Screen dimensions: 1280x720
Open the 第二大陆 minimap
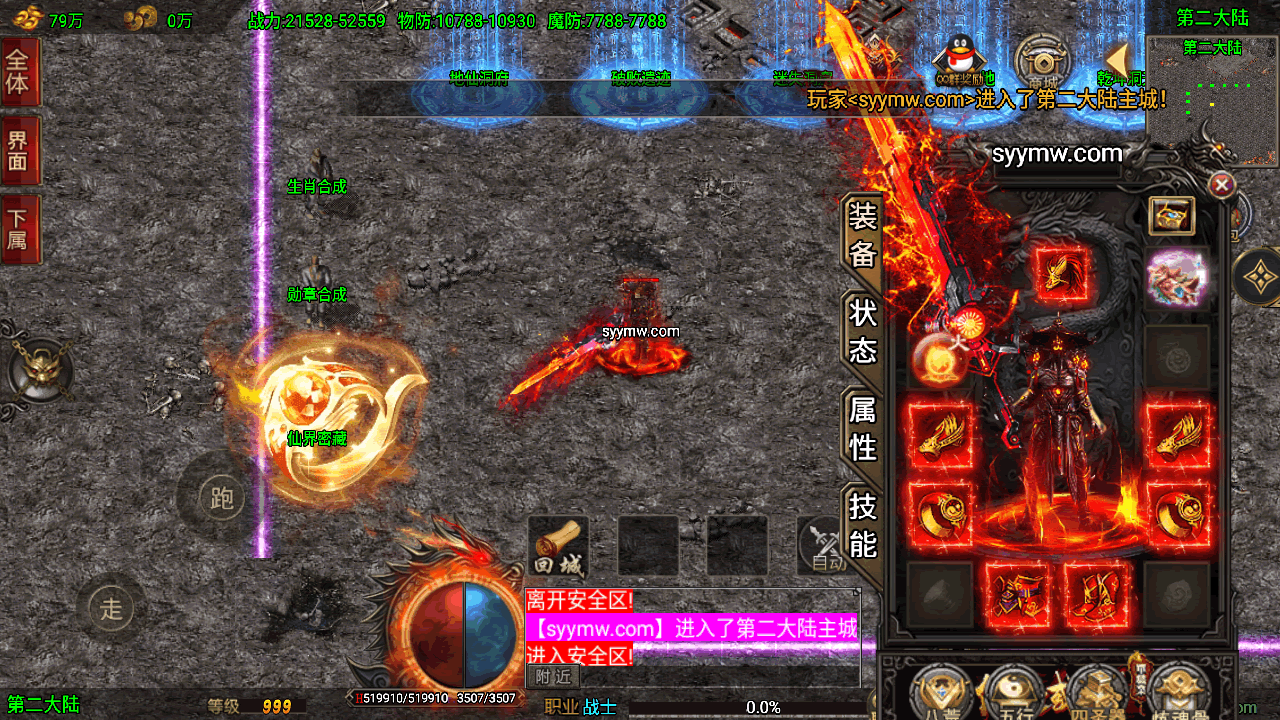[1212, 100]
